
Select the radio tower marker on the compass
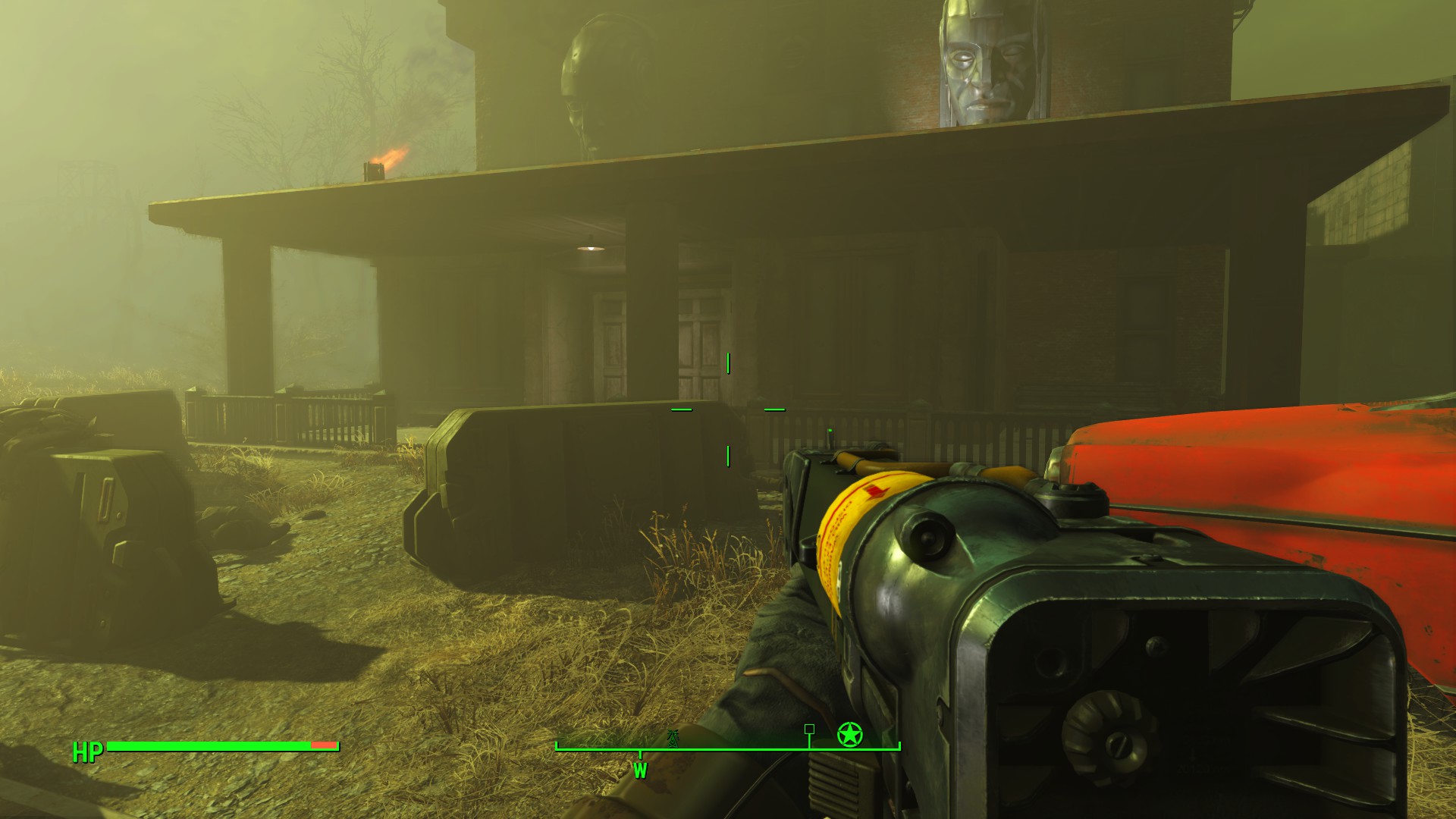[672, 737]
